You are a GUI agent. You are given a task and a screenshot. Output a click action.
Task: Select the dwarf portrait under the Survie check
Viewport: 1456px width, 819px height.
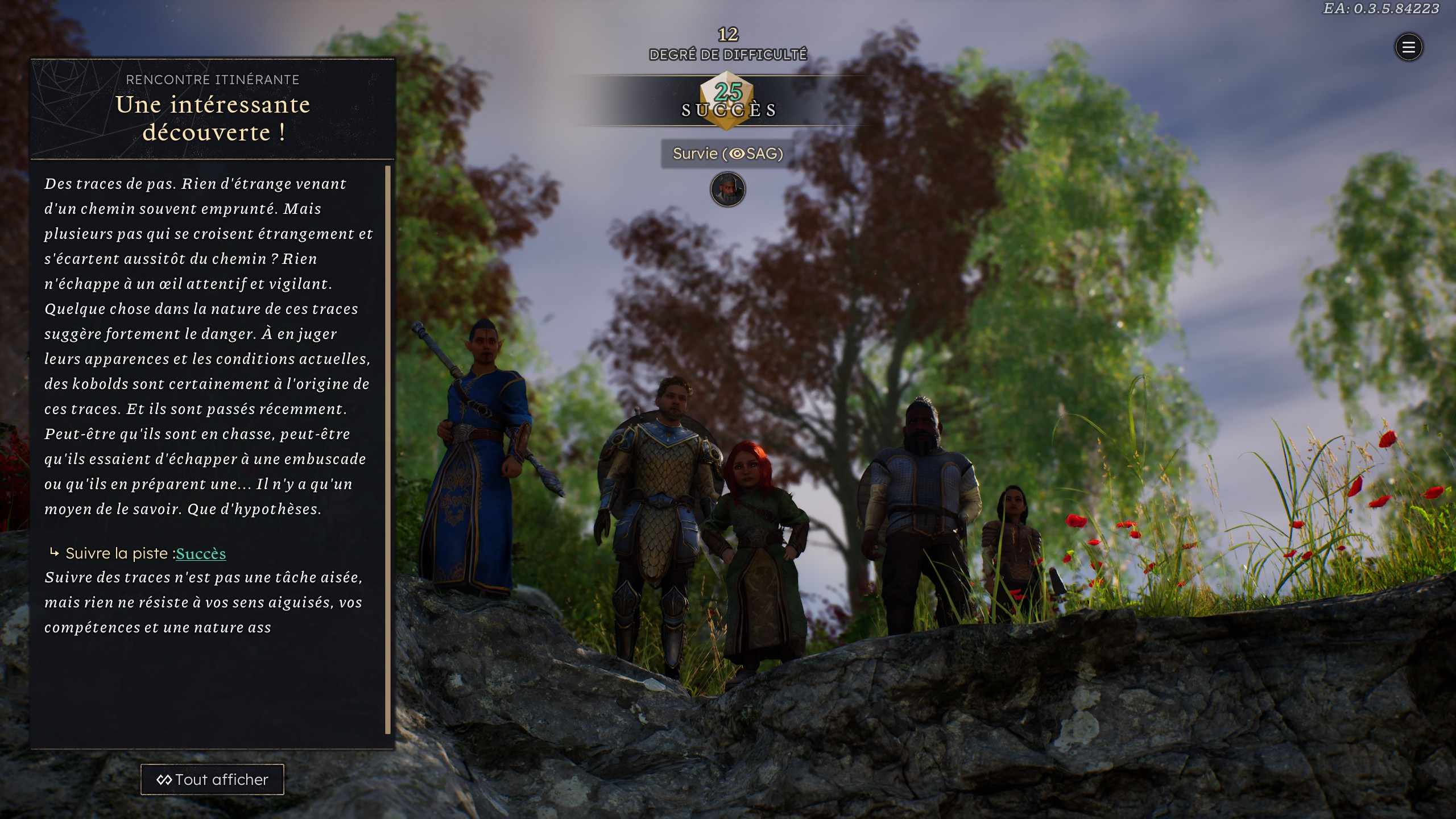[727, 189]
